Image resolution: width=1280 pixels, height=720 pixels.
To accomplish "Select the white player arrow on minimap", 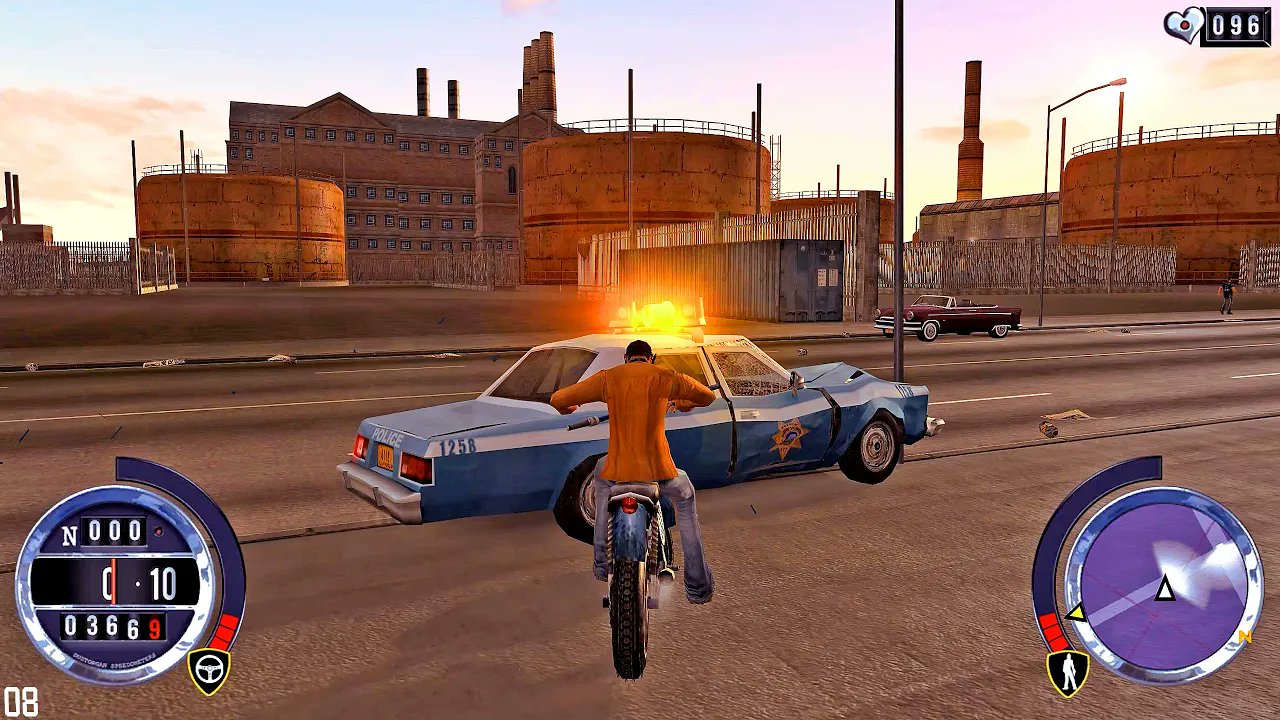I will coord(1165,589).
